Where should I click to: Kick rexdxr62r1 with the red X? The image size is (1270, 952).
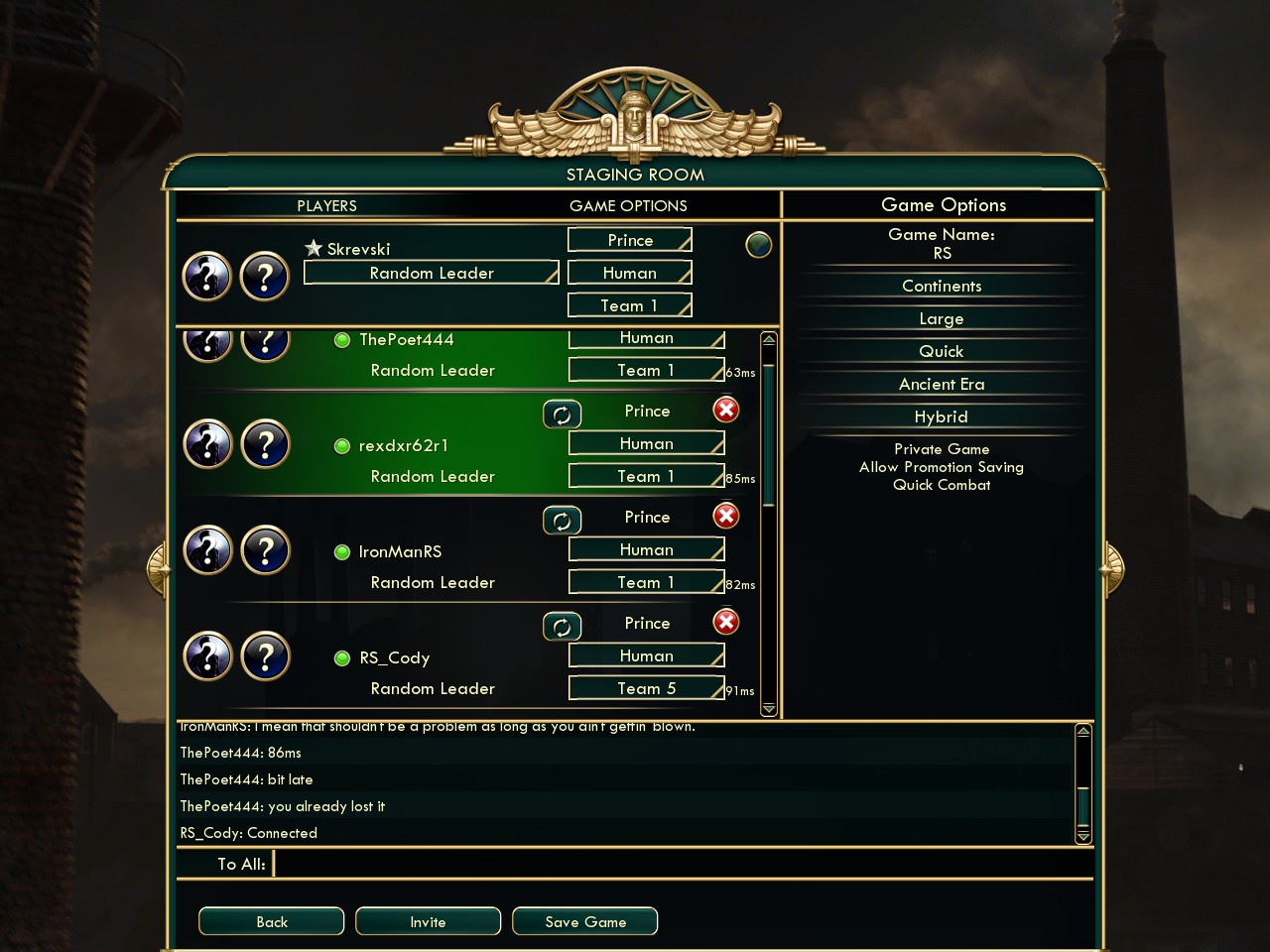[726, 410]
